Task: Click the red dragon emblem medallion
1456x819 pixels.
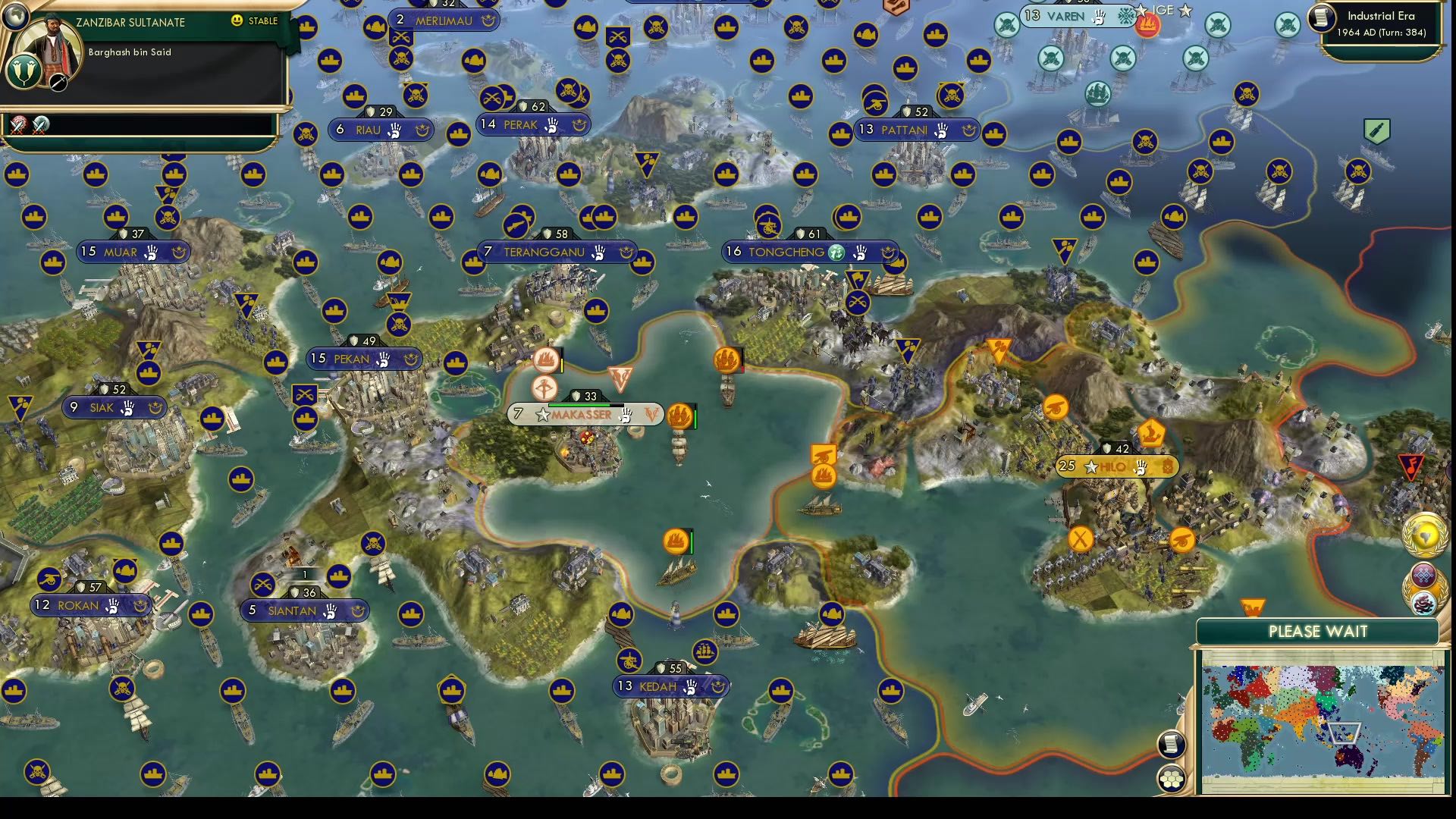Action: click(1423, 602)
